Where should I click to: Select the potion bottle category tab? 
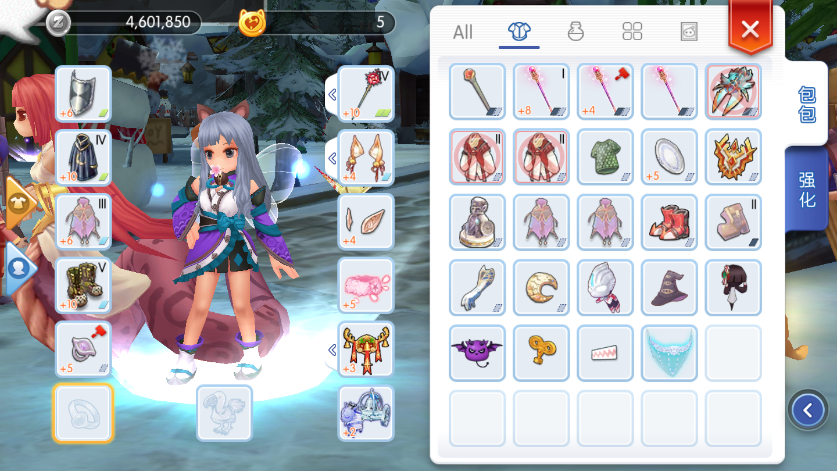[575, 32]
